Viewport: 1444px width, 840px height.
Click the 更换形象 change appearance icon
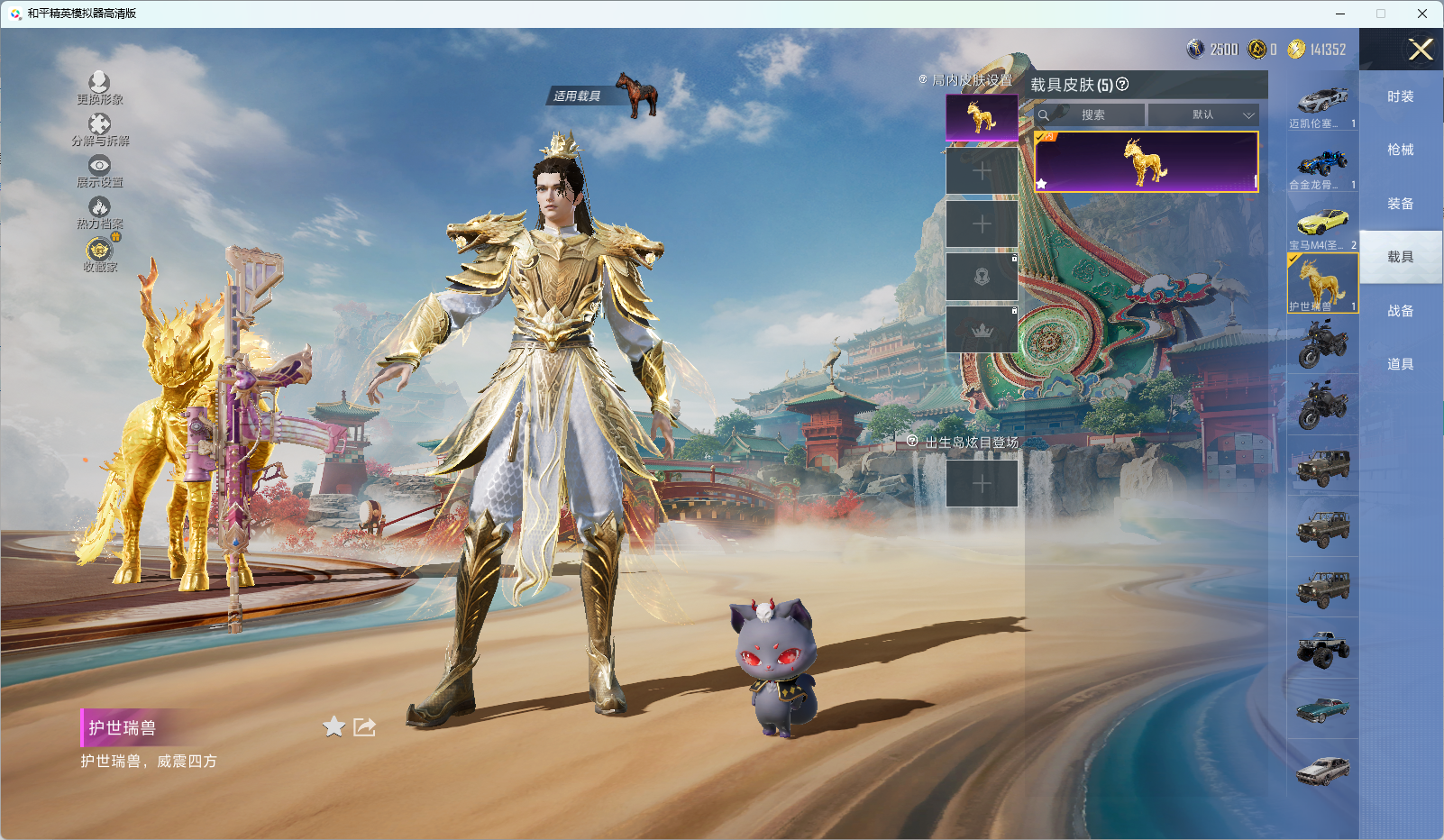tap(99, 87)
